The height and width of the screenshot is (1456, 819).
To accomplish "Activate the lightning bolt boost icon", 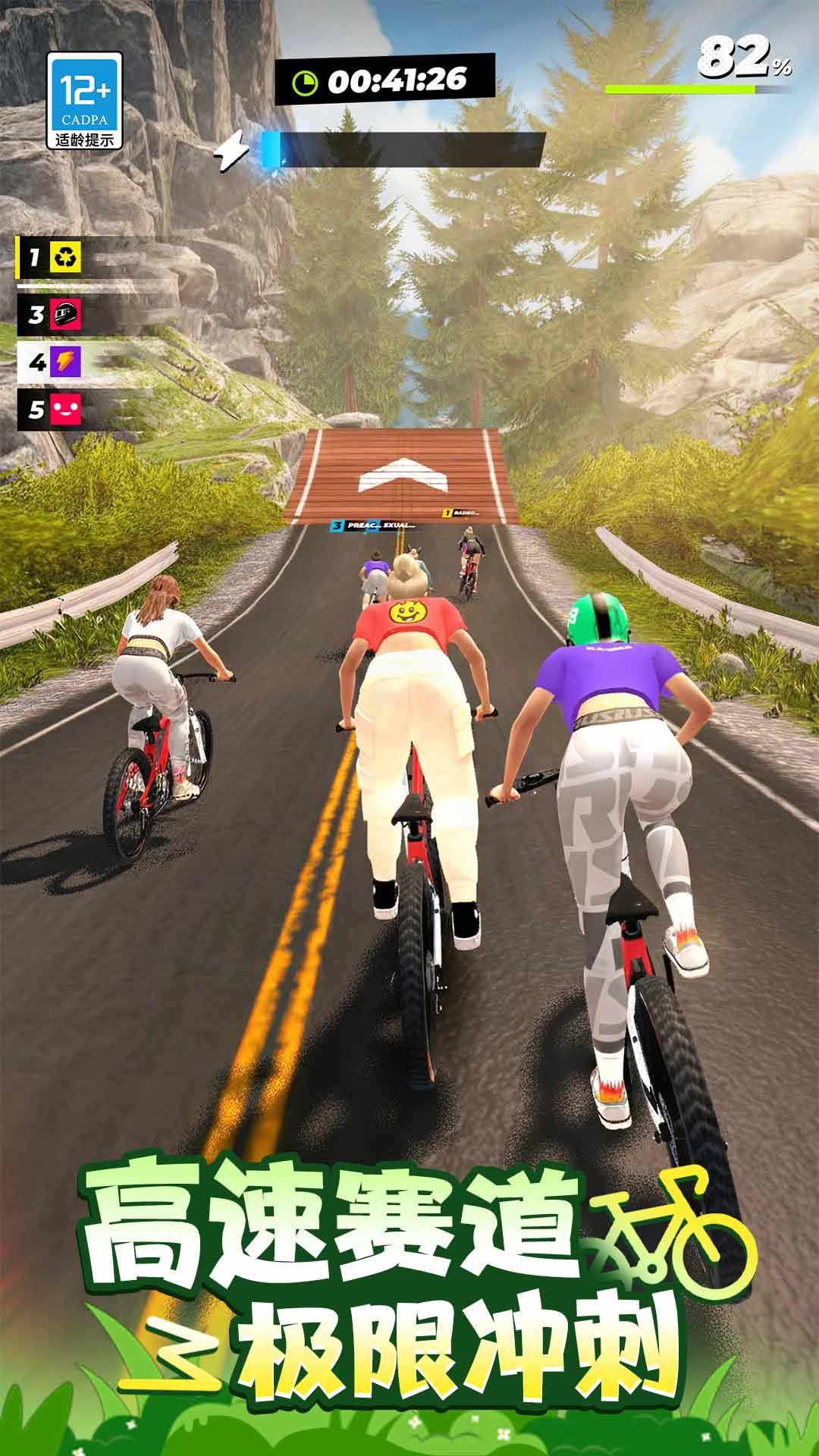I will click(230, 150).
